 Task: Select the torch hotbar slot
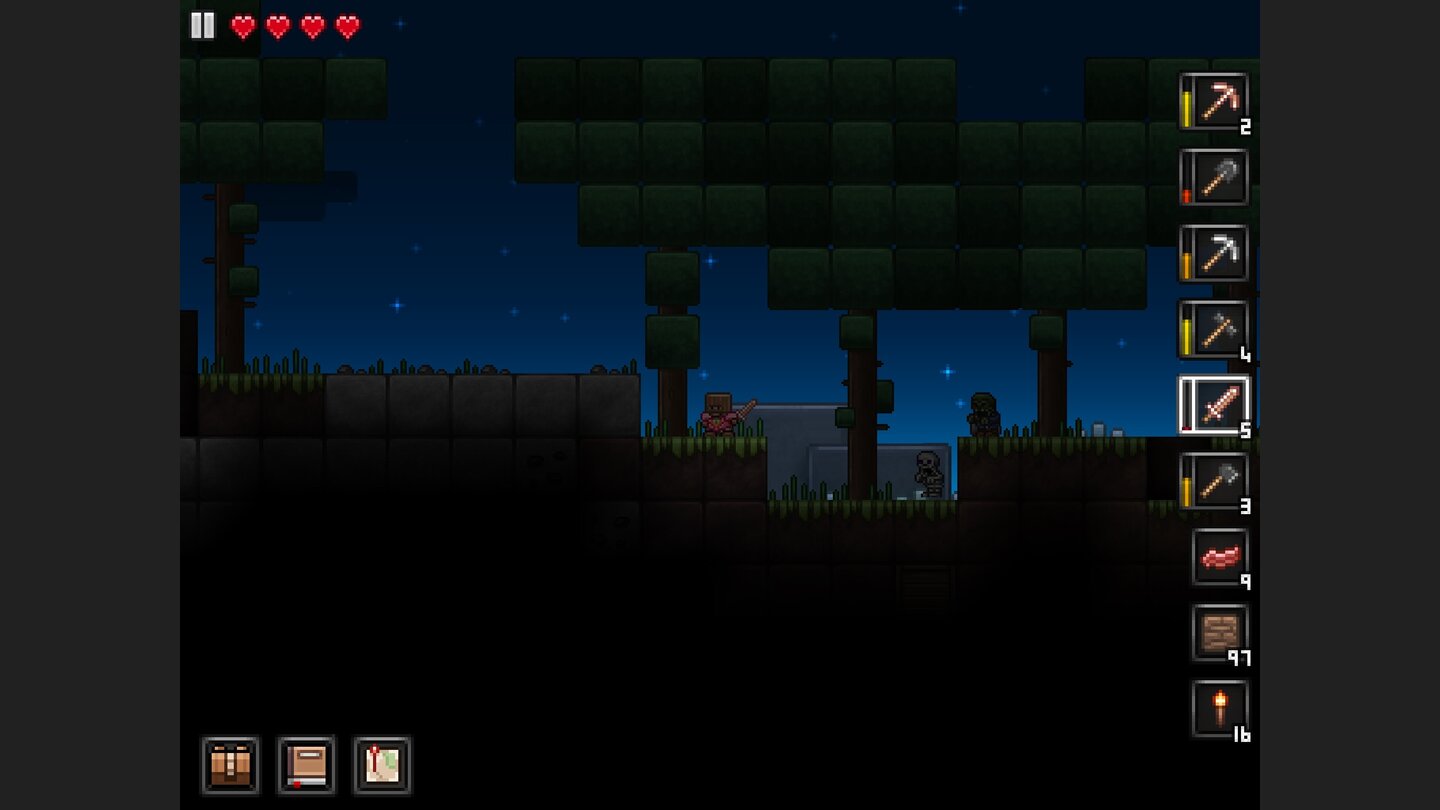[x=1220, y=709]
